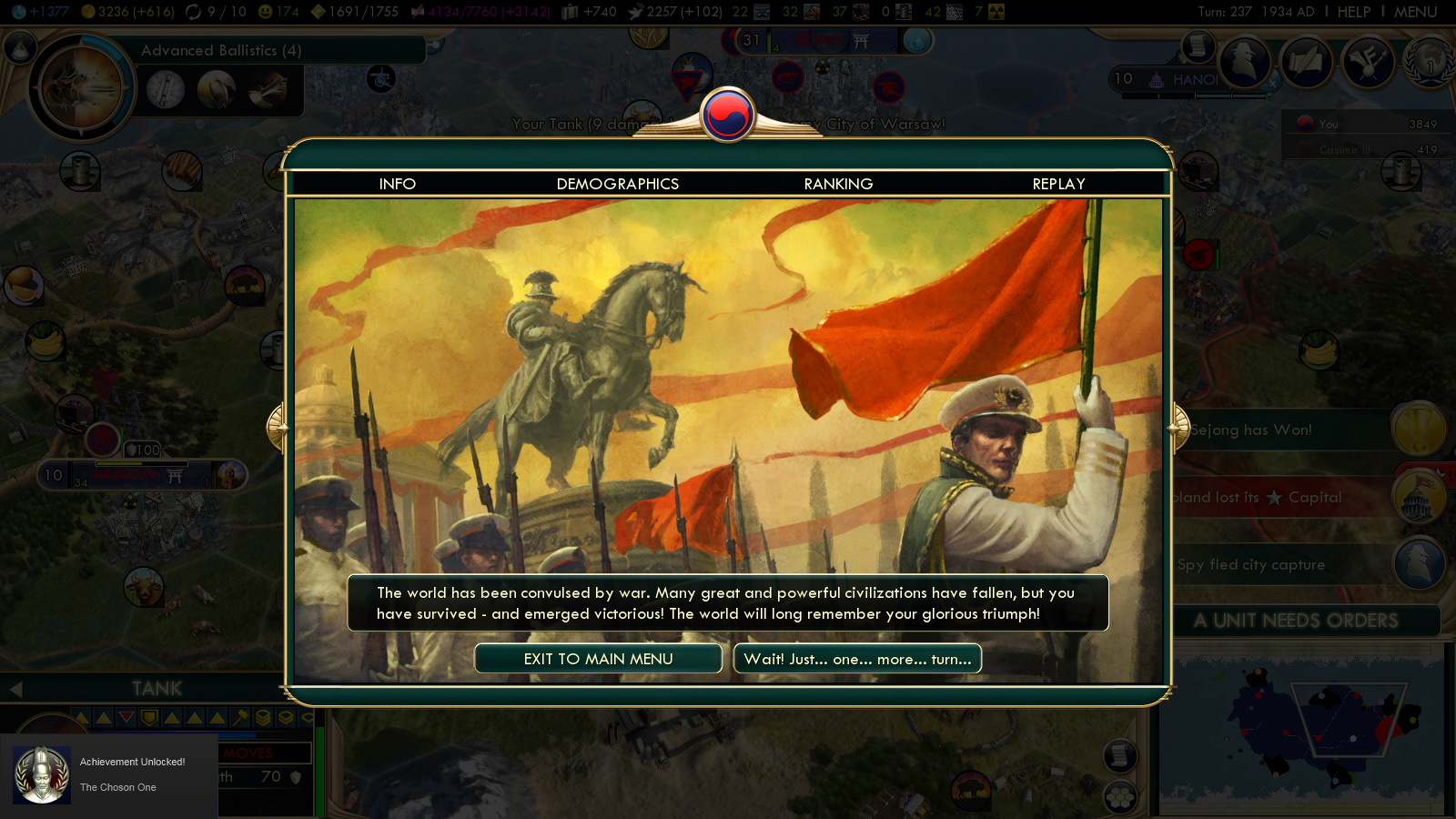This screenshot has height=819, width=1456.
Task: Collapse the TANK unit panel with its arrow
Action: point(18,689)
